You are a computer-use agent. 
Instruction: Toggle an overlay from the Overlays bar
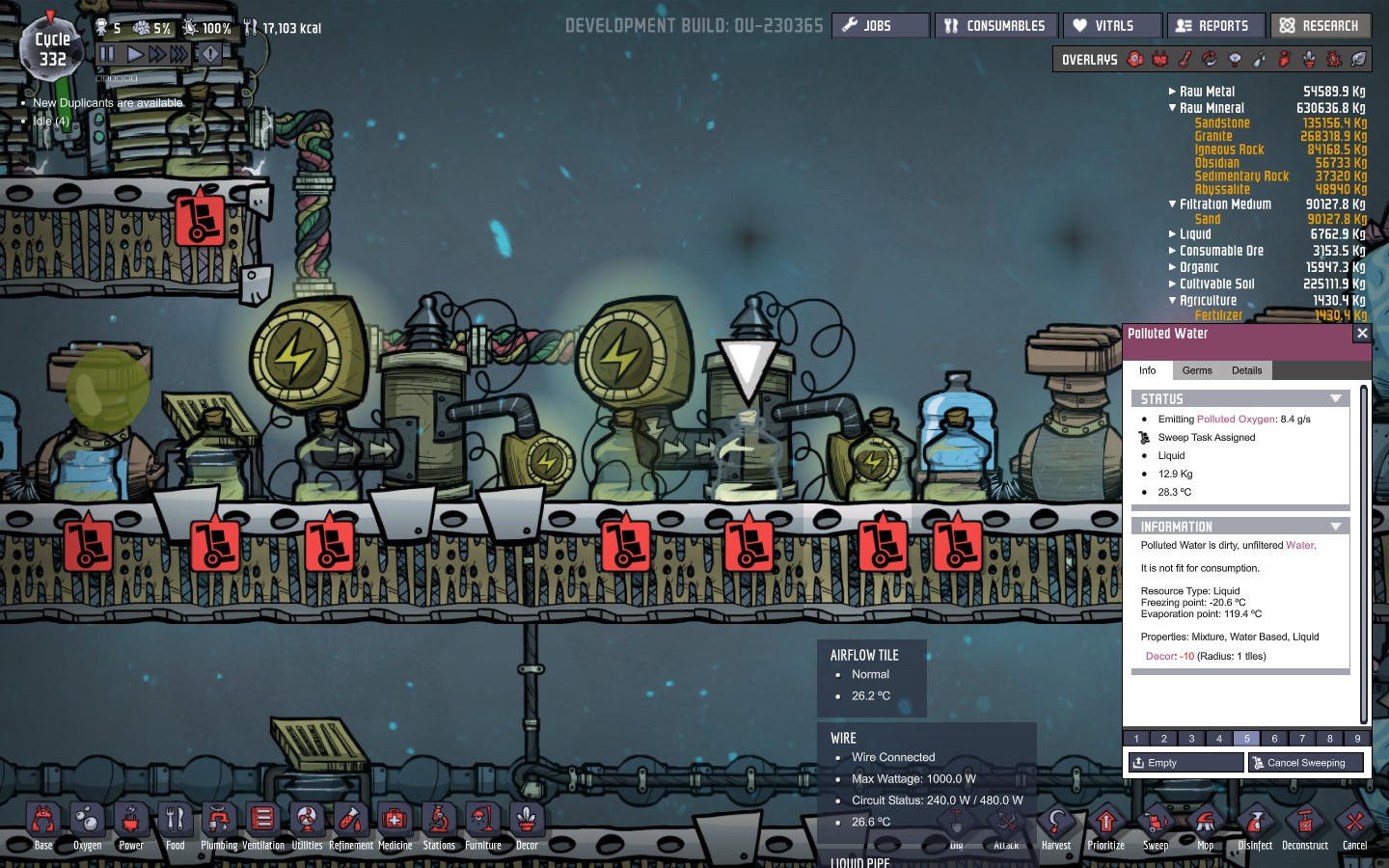coord(1136,59)
